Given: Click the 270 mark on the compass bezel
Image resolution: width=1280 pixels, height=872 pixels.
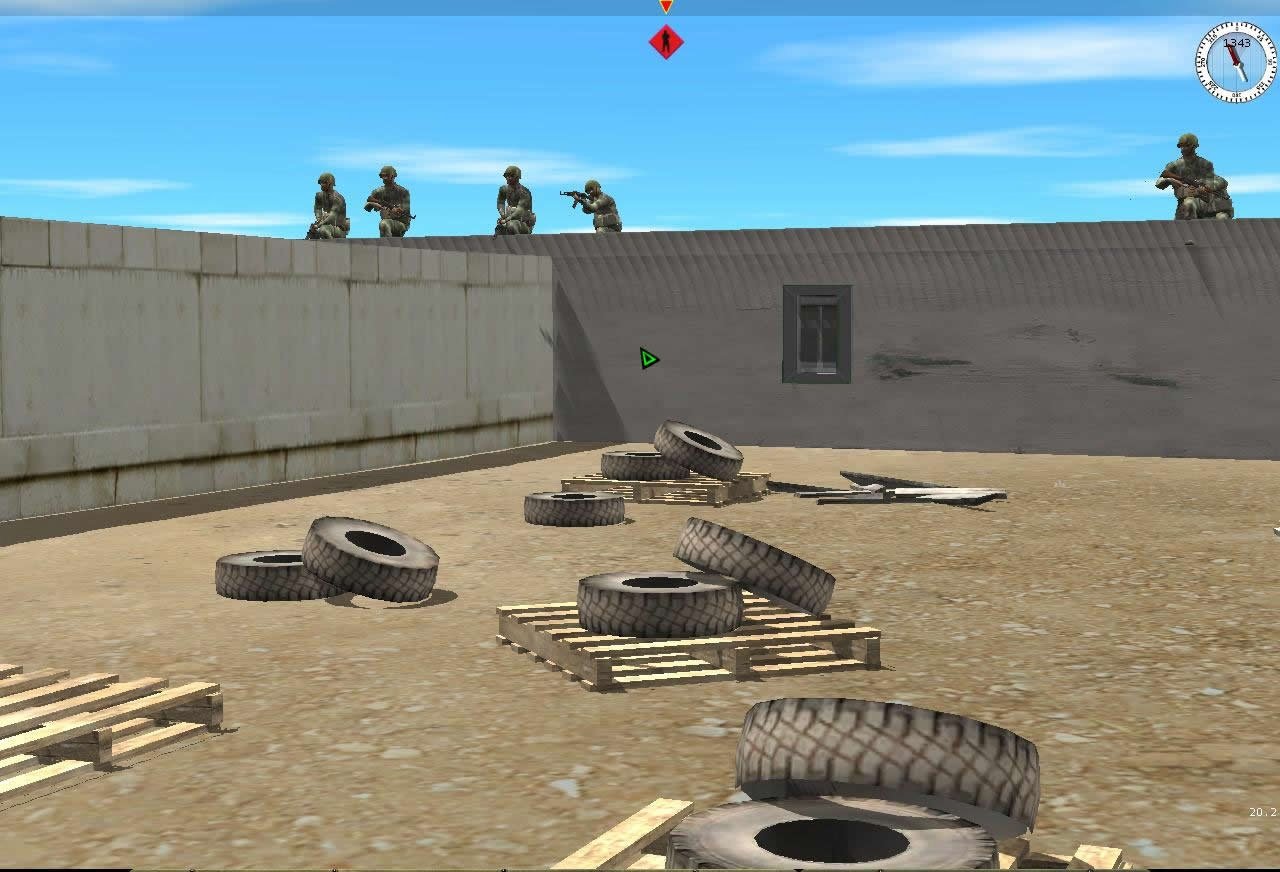Looking at the screenshot, I should [x=1203, y=63].
